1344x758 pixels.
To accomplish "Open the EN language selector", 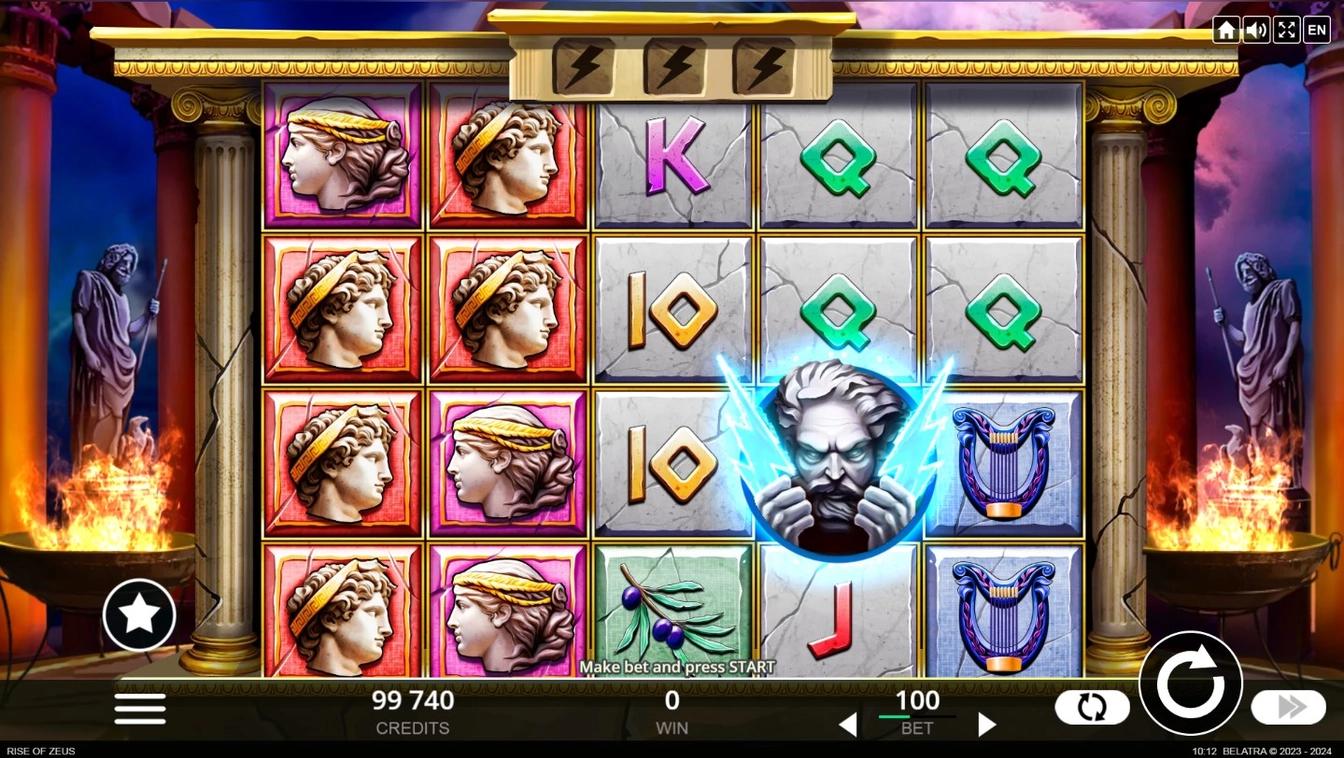I will (x=1316, y=29).
